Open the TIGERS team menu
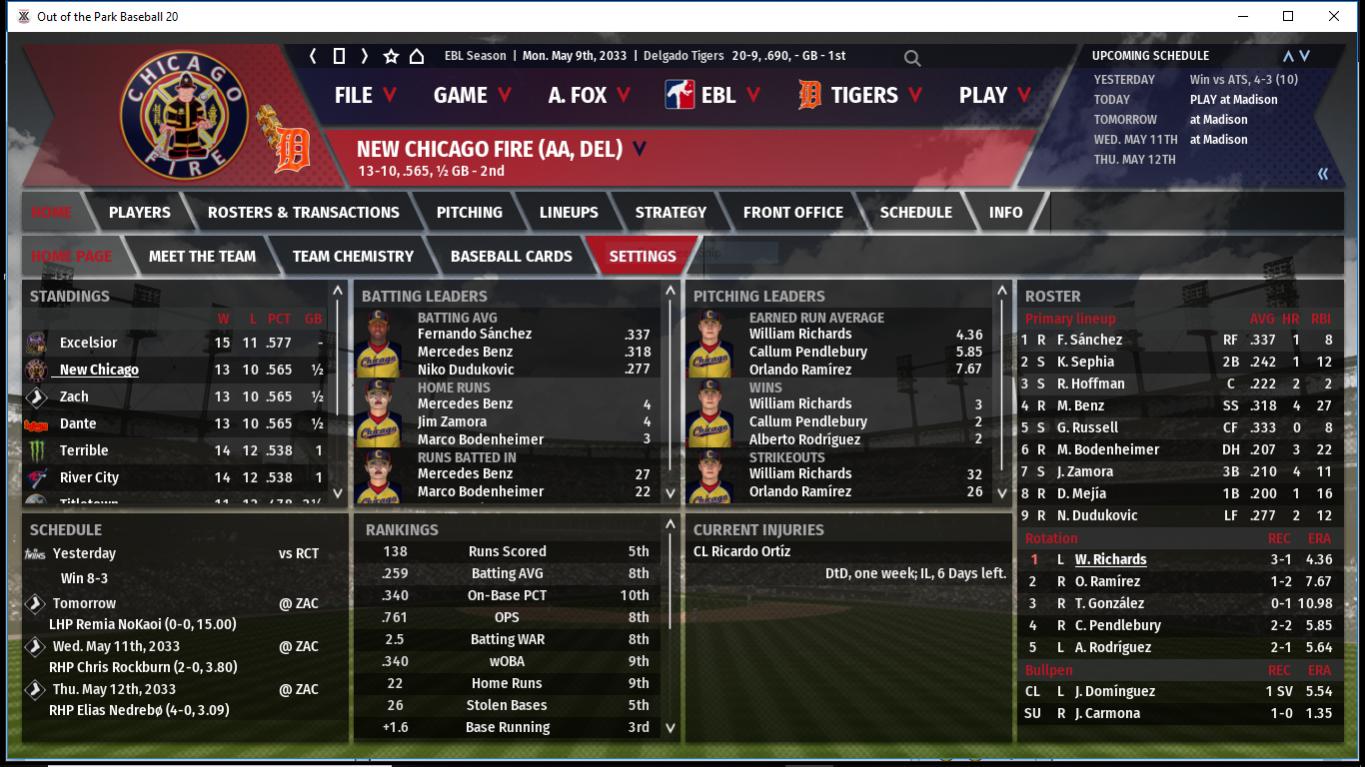 (861, 95)
